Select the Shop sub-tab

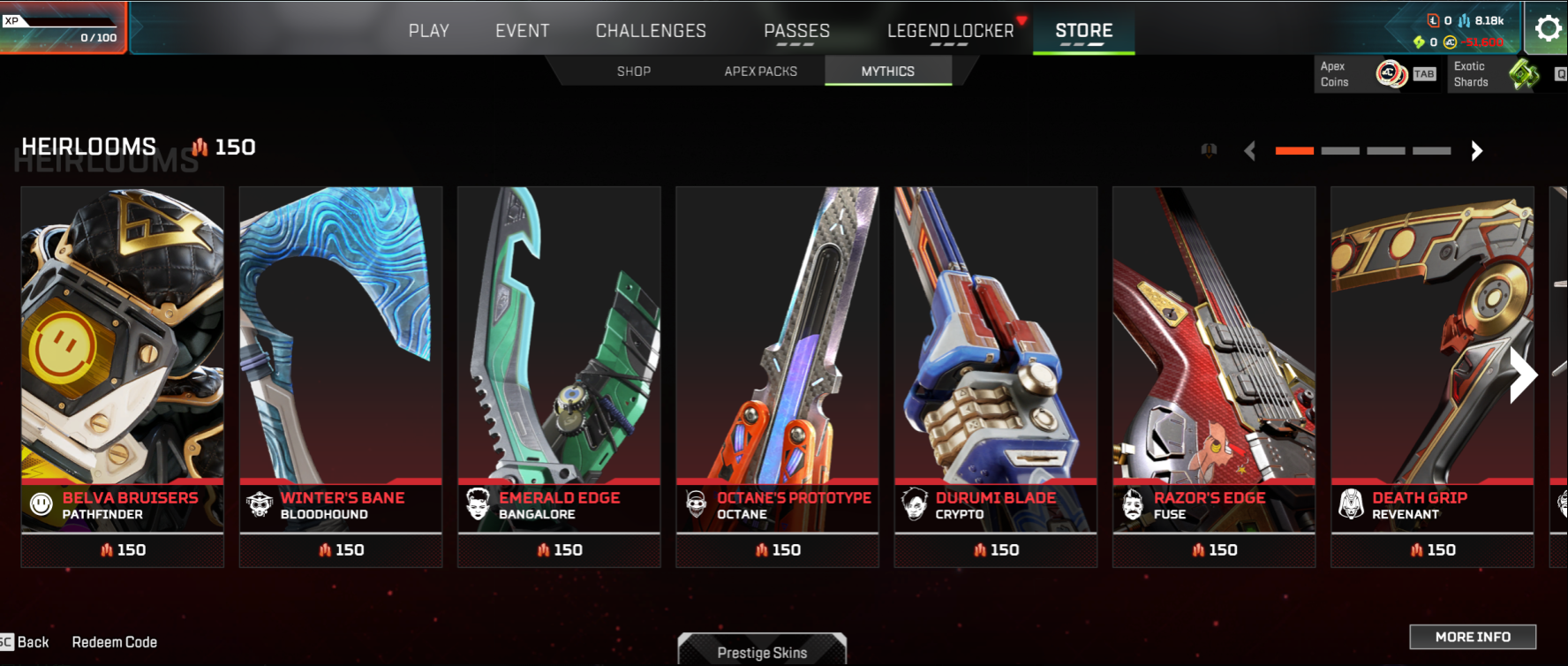634,72
